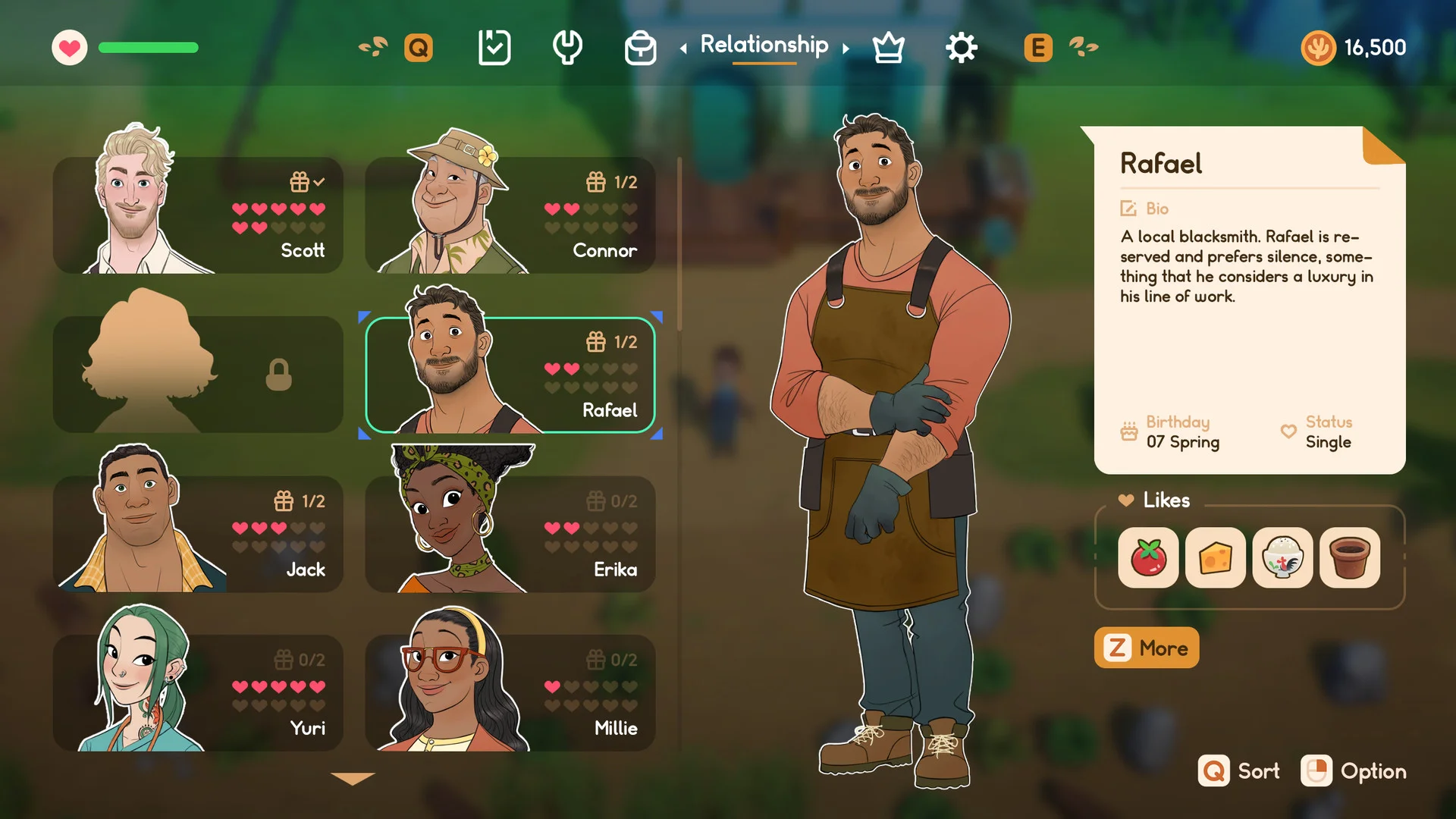Select the clay pot liked item
Viewport: 1456px width, 819px height.
1349,557
